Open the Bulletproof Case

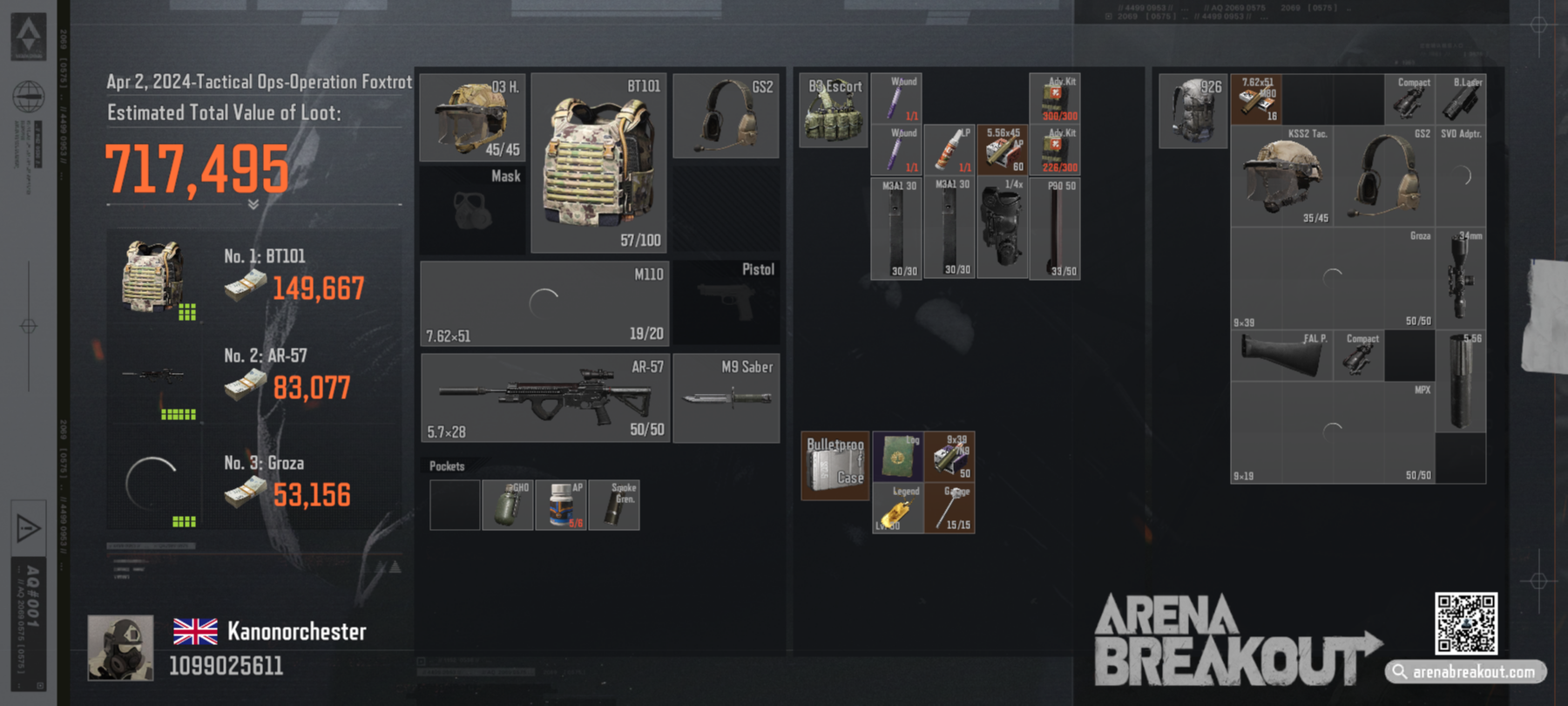coord(834,466)
